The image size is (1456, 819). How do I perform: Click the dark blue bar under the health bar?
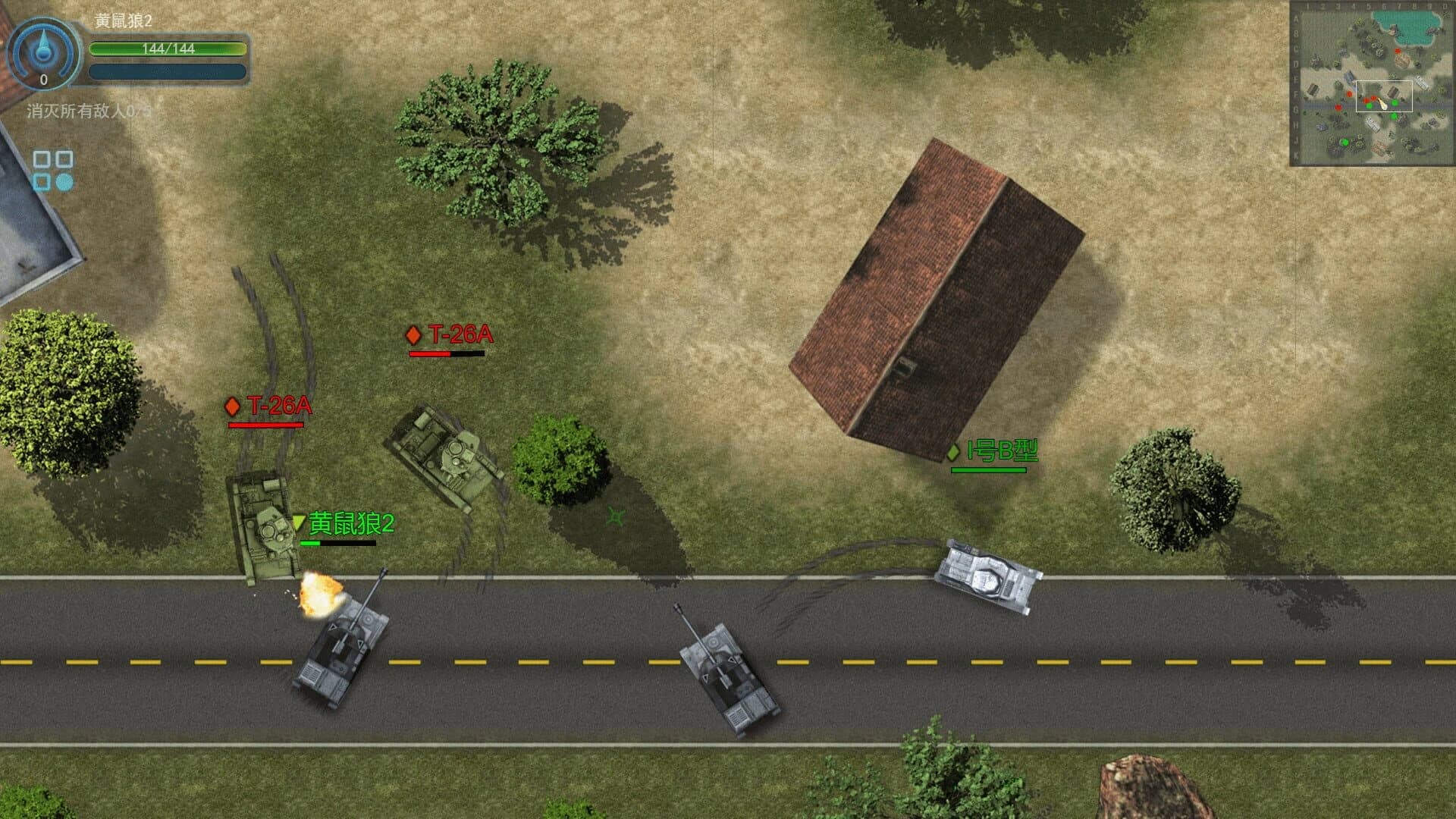pyautogui.click(x=168, y=74)
